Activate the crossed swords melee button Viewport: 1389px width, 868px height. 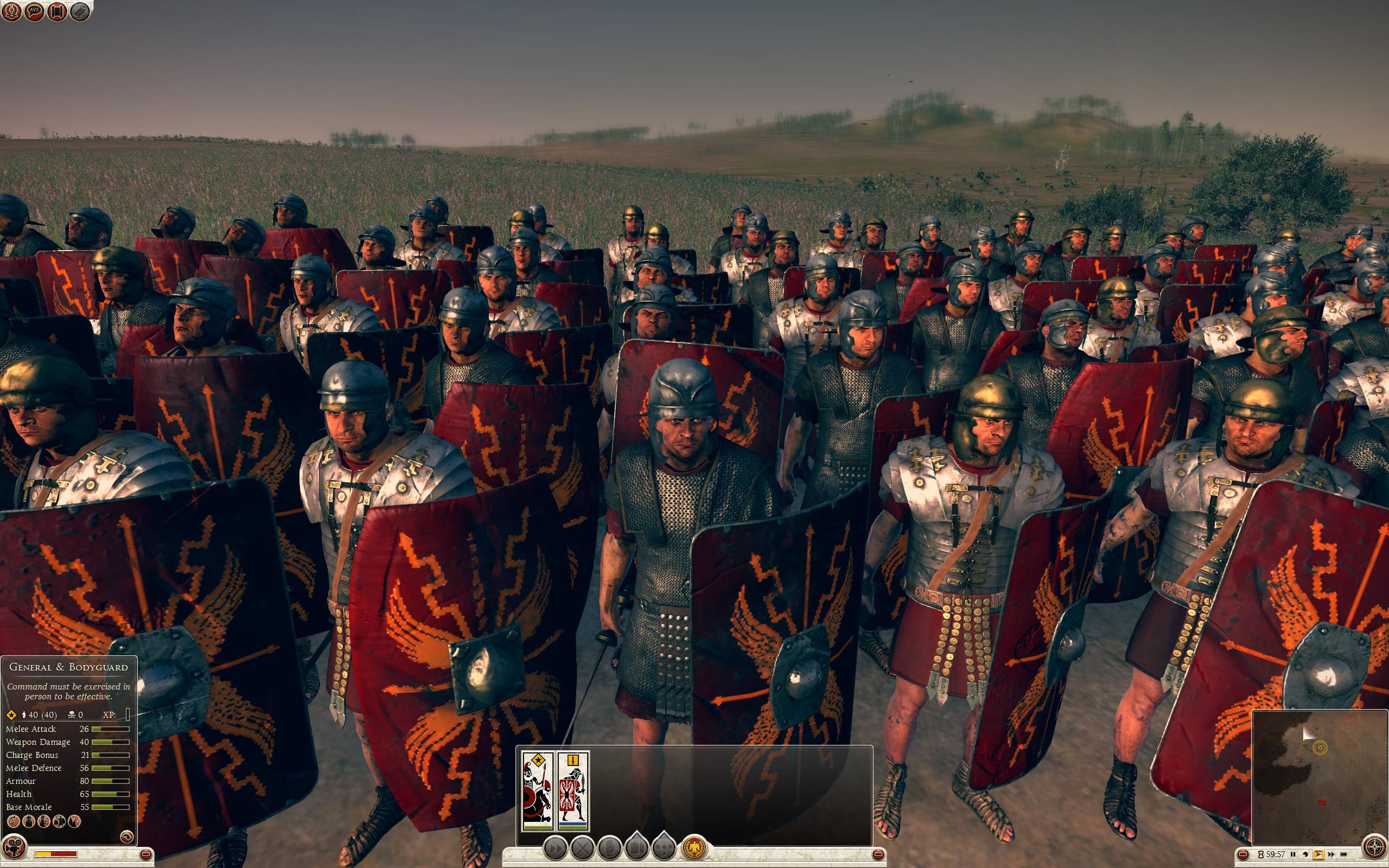point(582,848)
